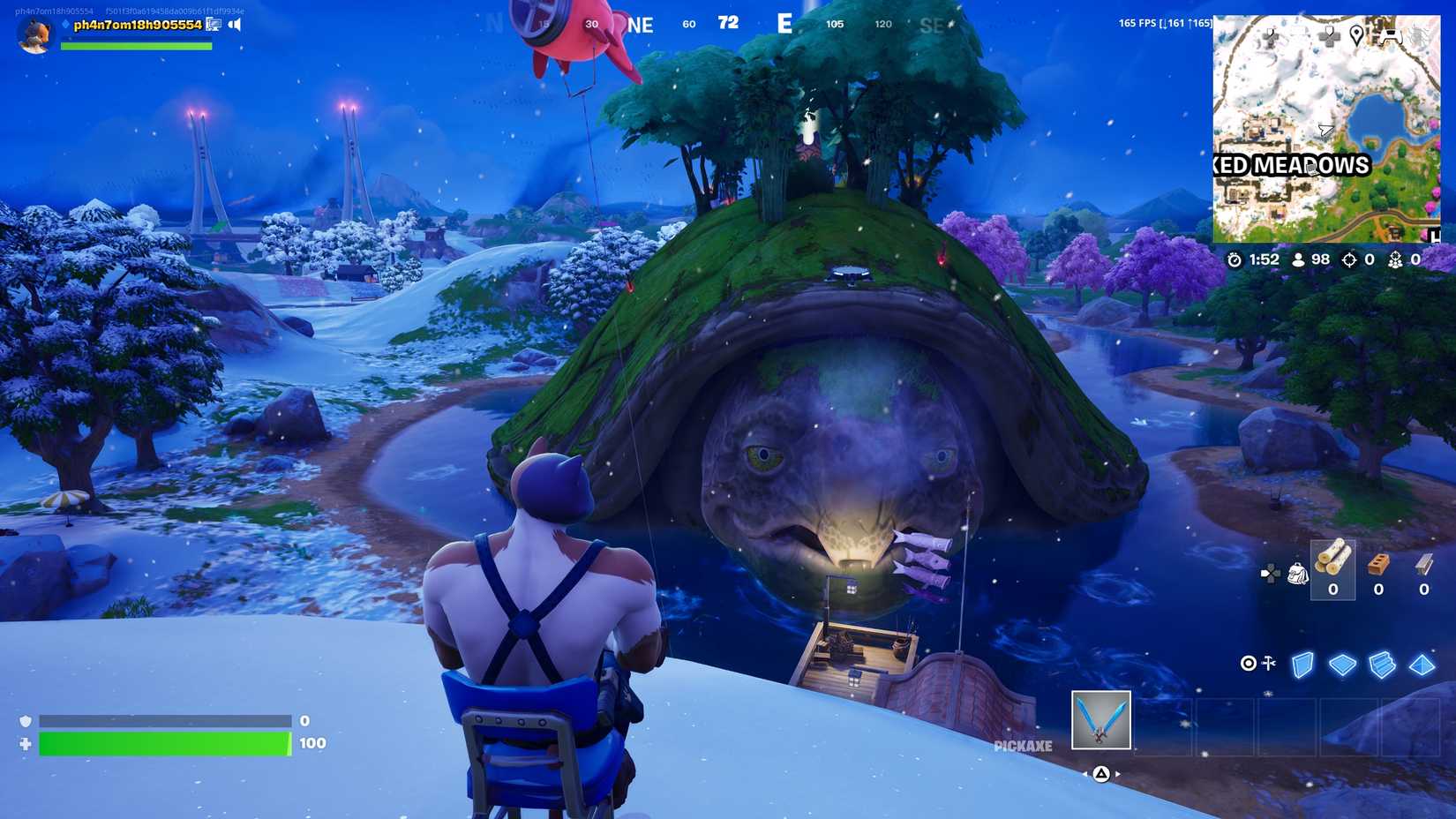
Task: Click the crosshair icon beside the build menu
Action: [x=1249, y=663]
